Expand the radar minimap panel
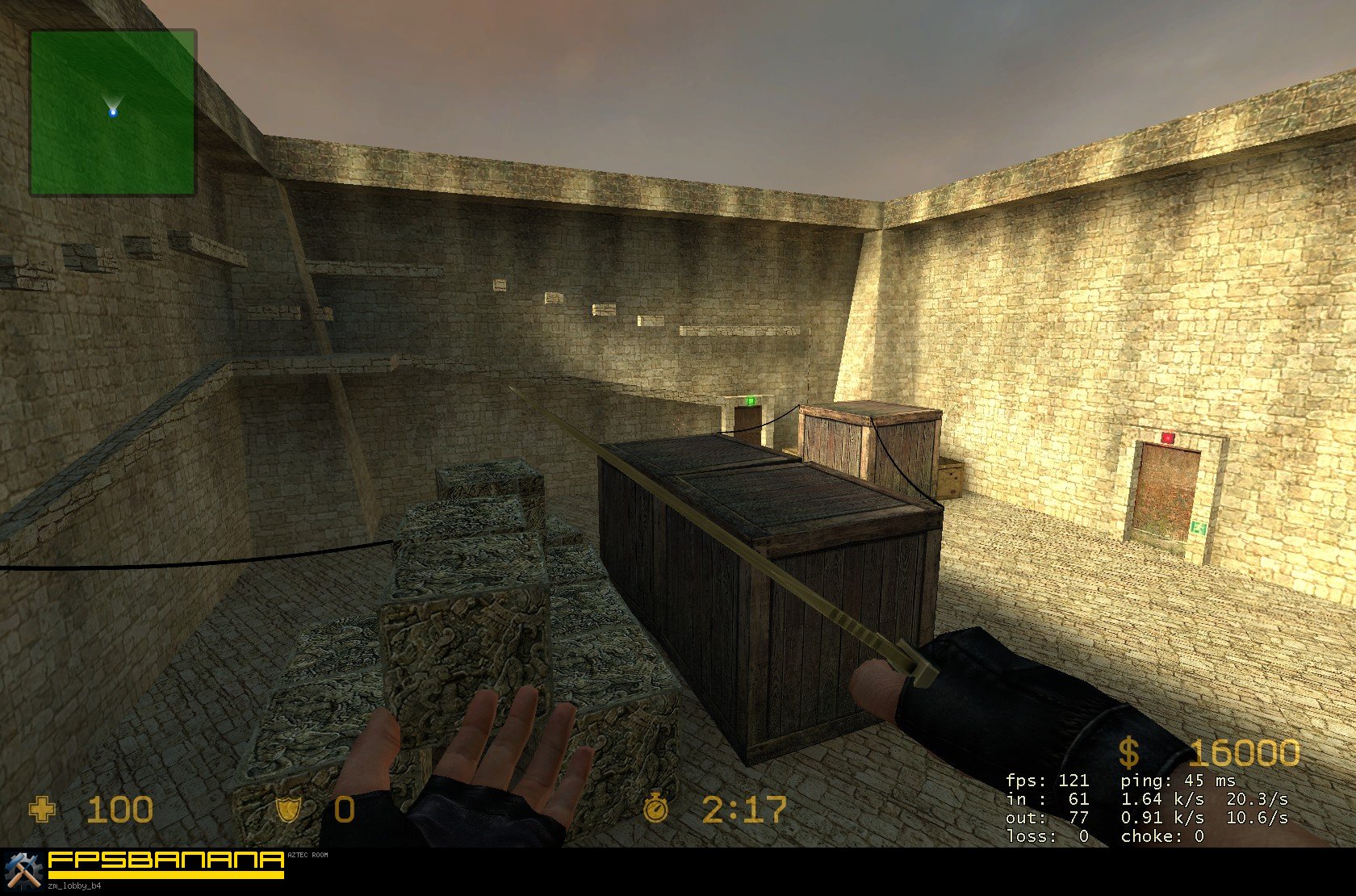This screenshot has height=896, width=1356. click(x=113, y=113)
